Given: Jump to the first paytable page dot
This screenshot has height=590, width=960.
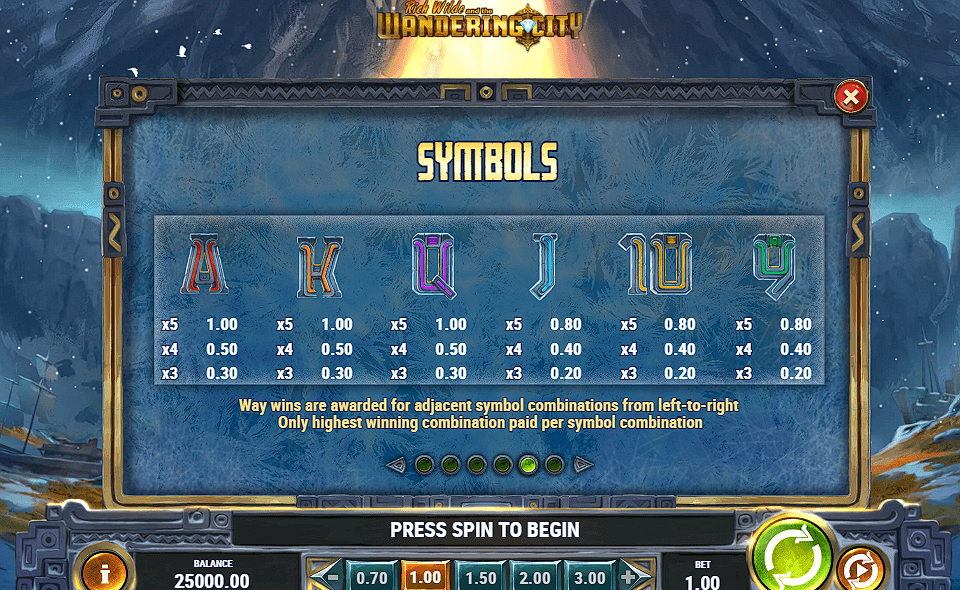Looking at the screenshot, I should point(424,464).
